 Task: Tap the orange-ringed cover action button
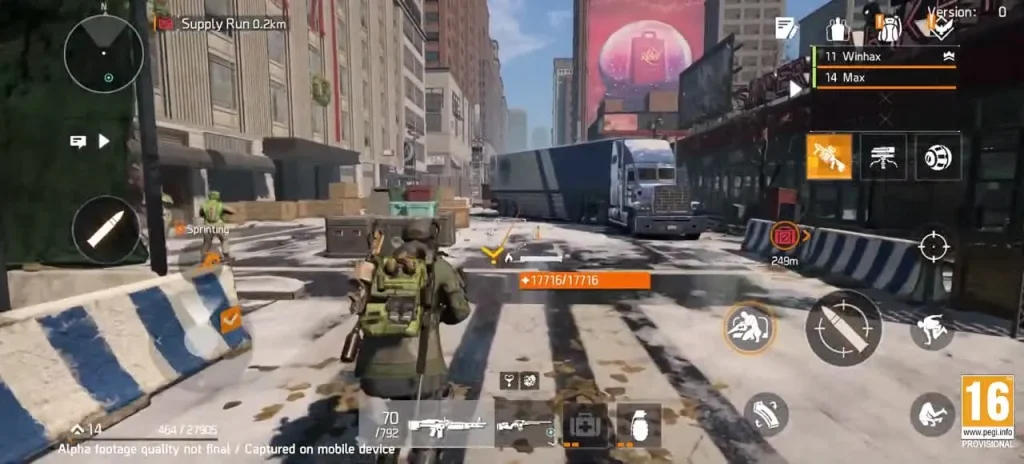point(749,328)
